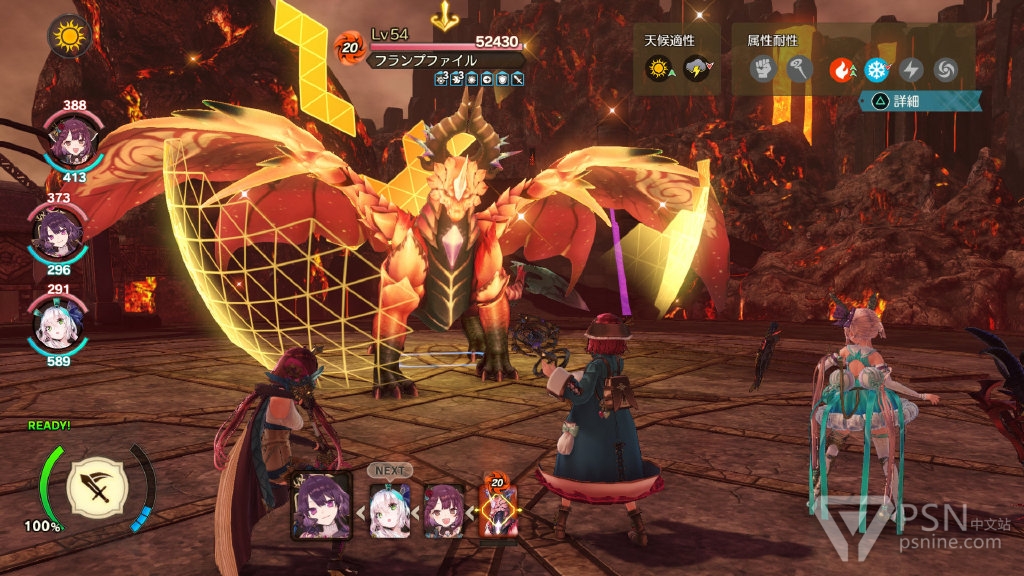
Task: Choose the small smiling girl's turn portrait
Action: click(444, 510)
